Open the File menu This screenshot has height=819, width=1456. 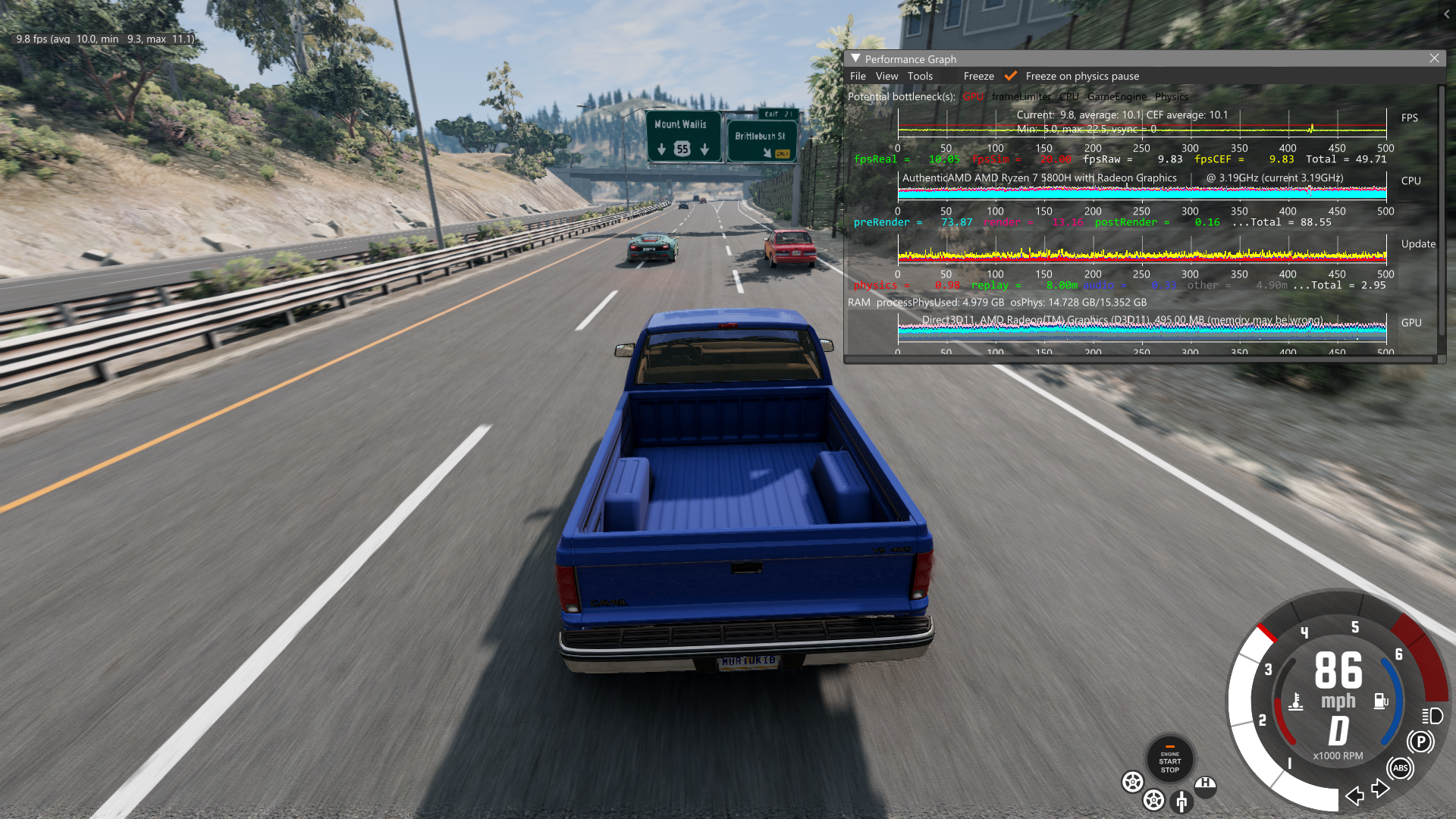coord(858,76)
